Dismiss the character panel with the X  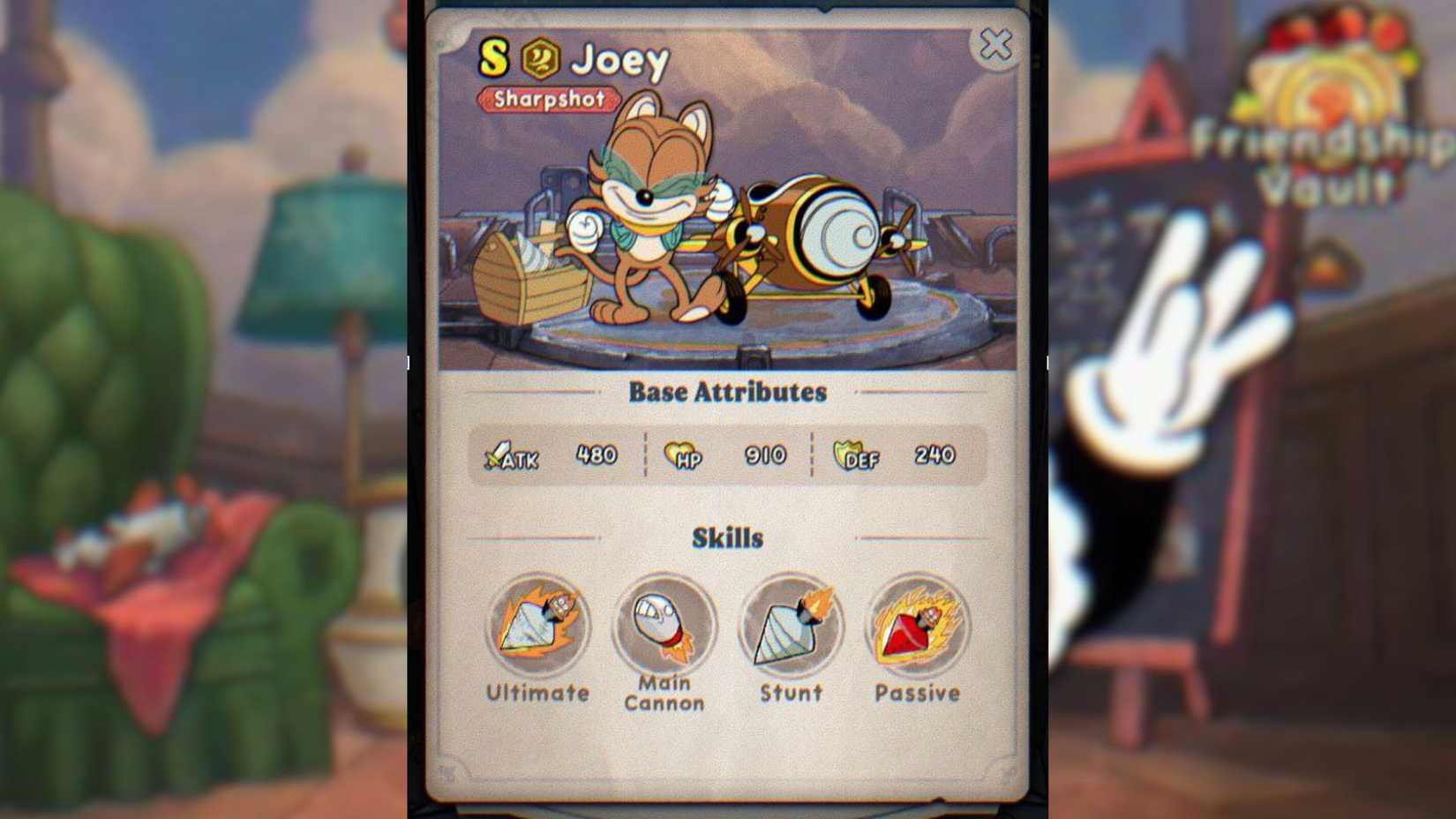[996, 44]
